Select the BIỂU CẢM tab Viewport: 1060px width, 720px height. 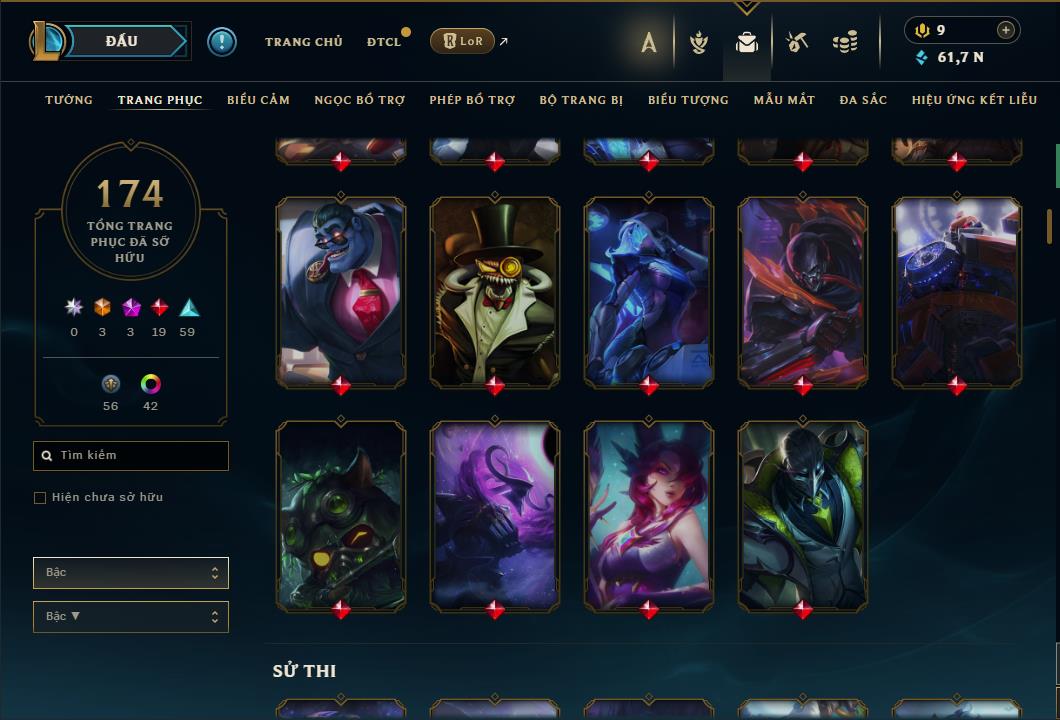coord(258,100)
